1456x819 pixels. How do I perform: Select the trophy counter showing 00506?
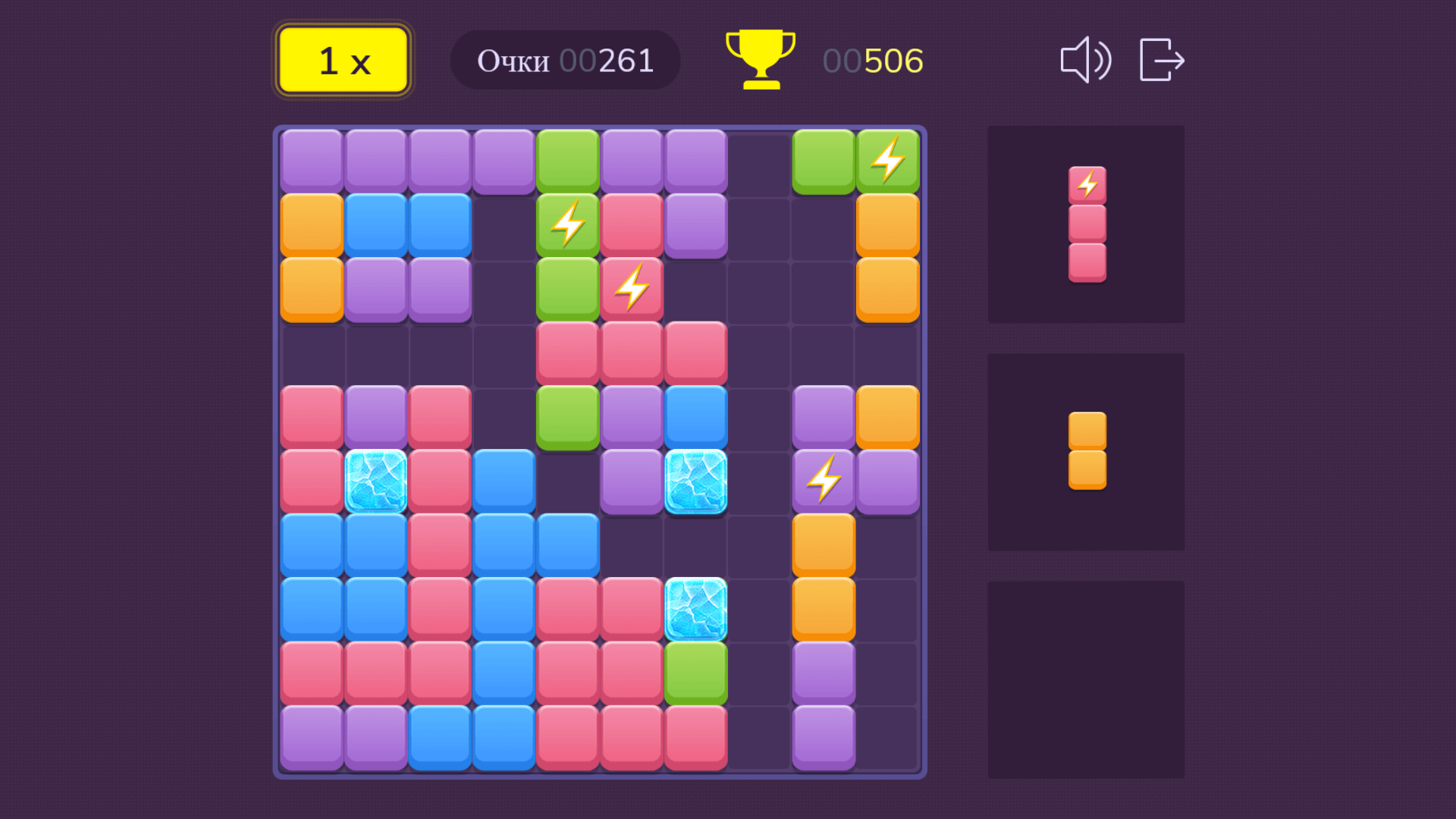click(x=872, y=60)
